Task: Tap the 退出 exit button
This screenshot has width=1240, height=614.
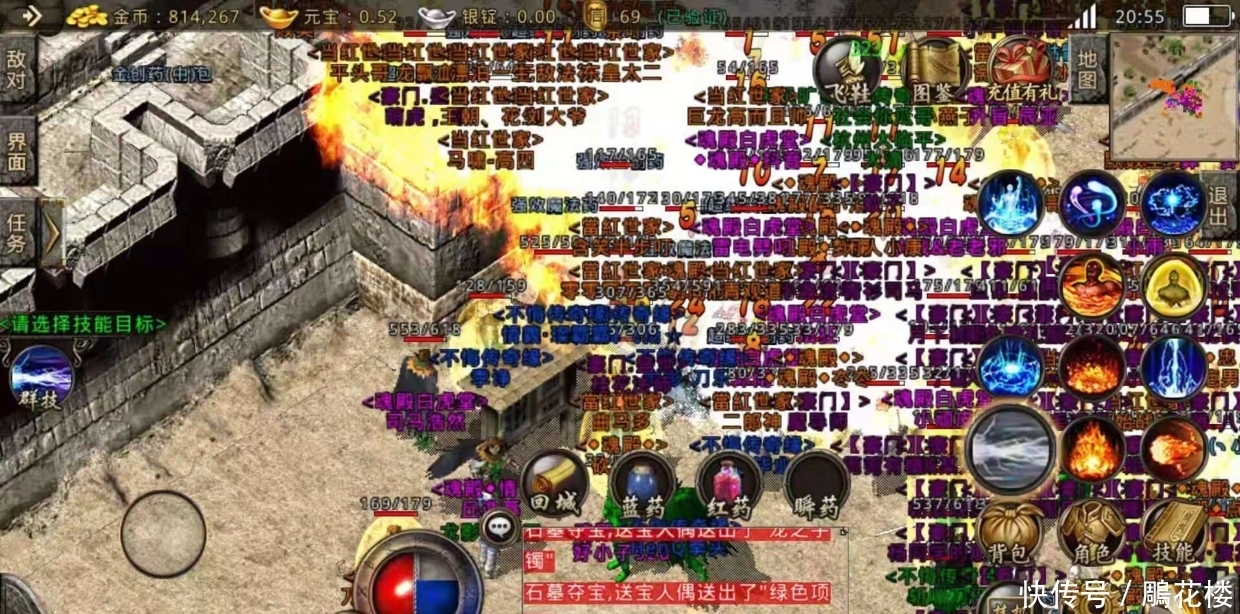Action: [1218, 203]
